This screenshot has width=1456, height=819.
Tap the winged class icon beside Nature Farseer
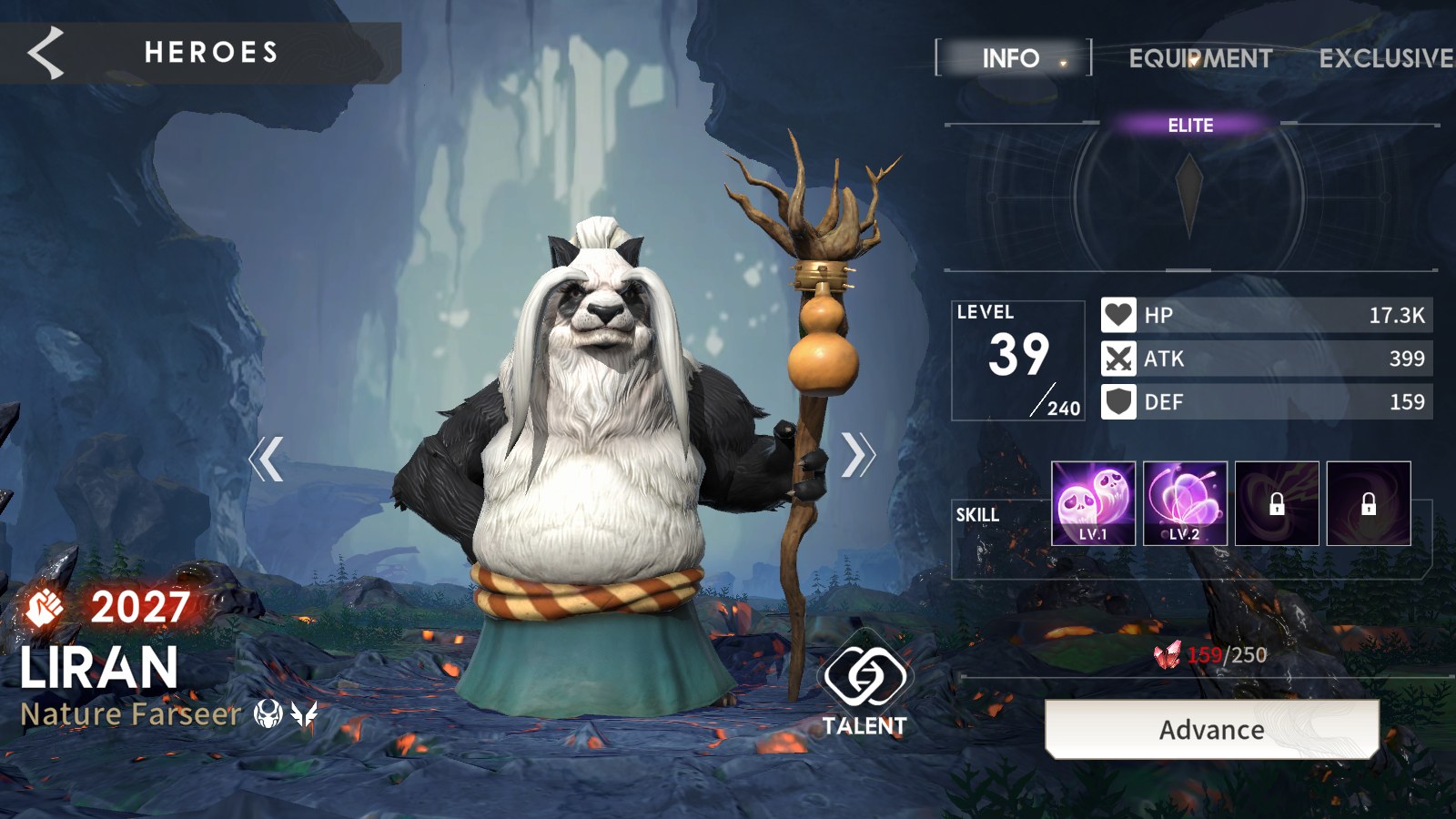(x=304, y=714)
